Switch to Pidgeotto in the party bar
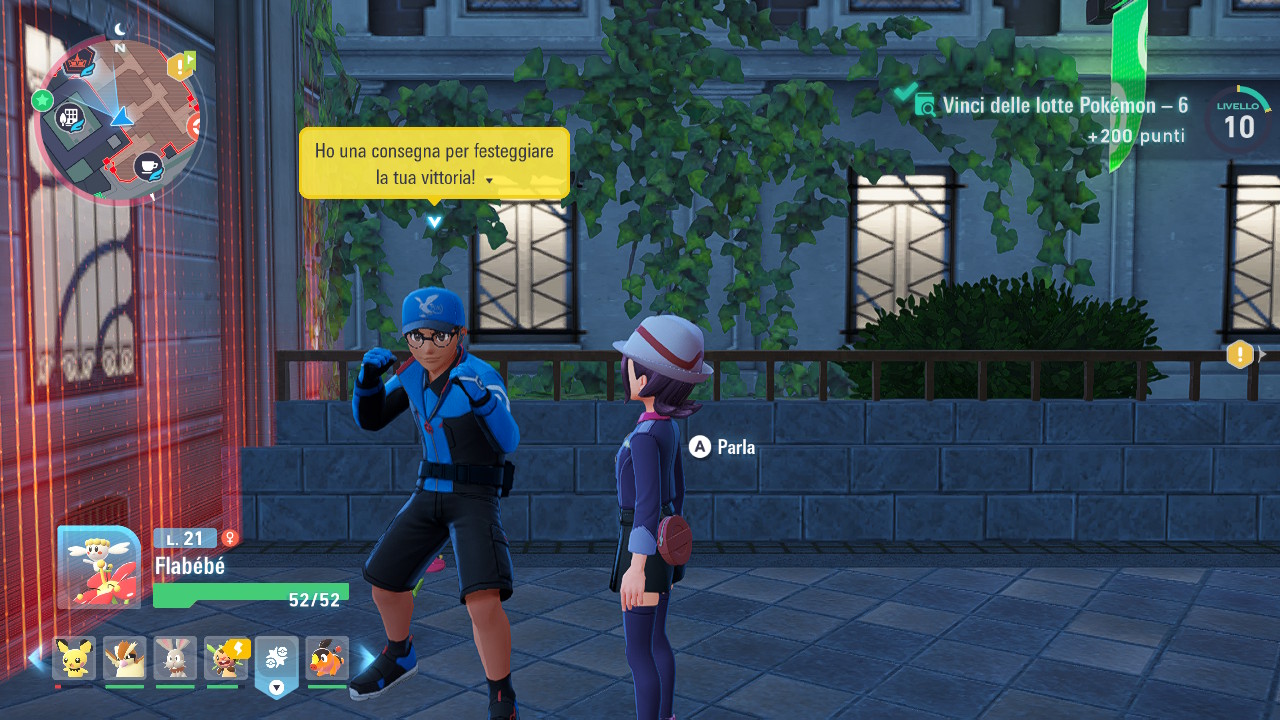Screen dimensions: 1280x720 (125, 658)
